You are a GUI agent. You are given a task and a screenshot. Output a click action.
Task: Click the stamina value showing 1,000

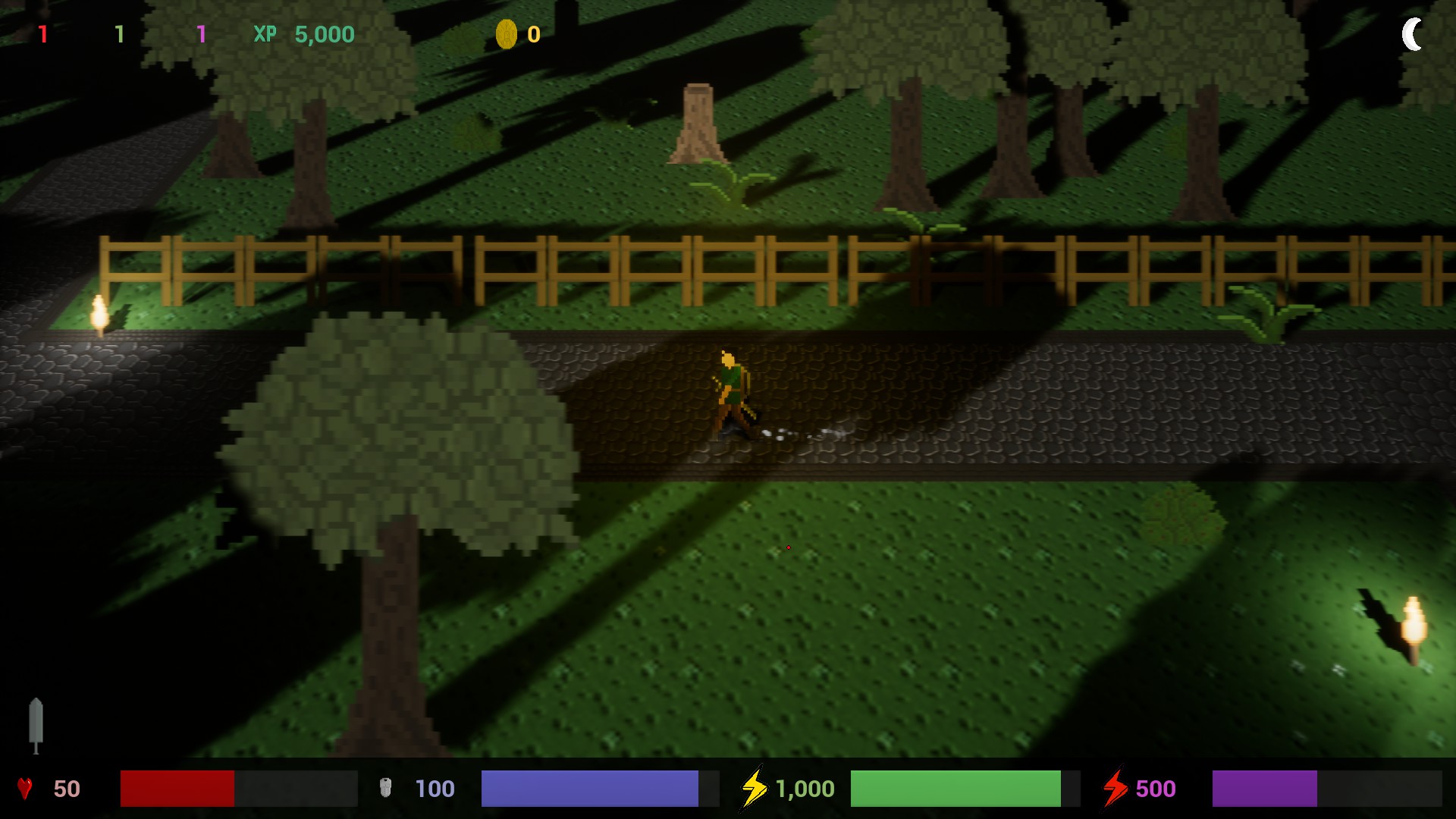pyautogui.click(x=804, y=789)
